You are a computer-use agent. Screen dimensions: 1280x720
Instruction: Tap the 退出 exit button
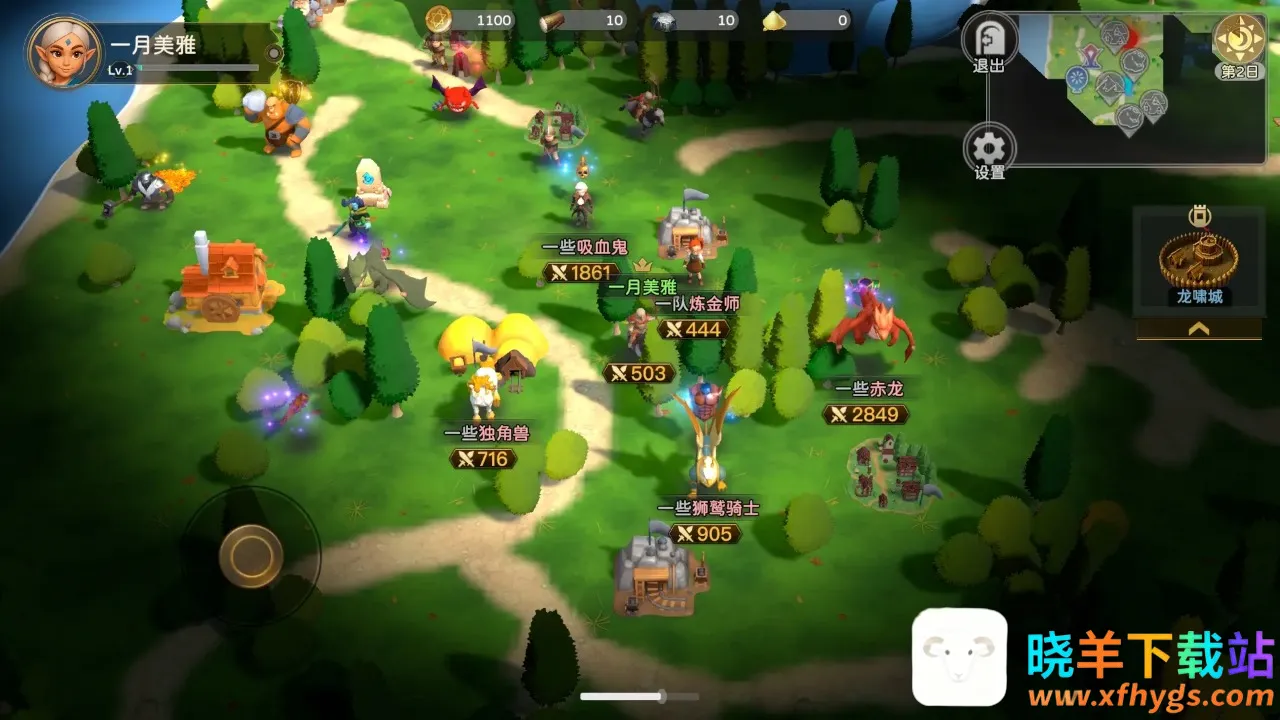coord(989,40)
